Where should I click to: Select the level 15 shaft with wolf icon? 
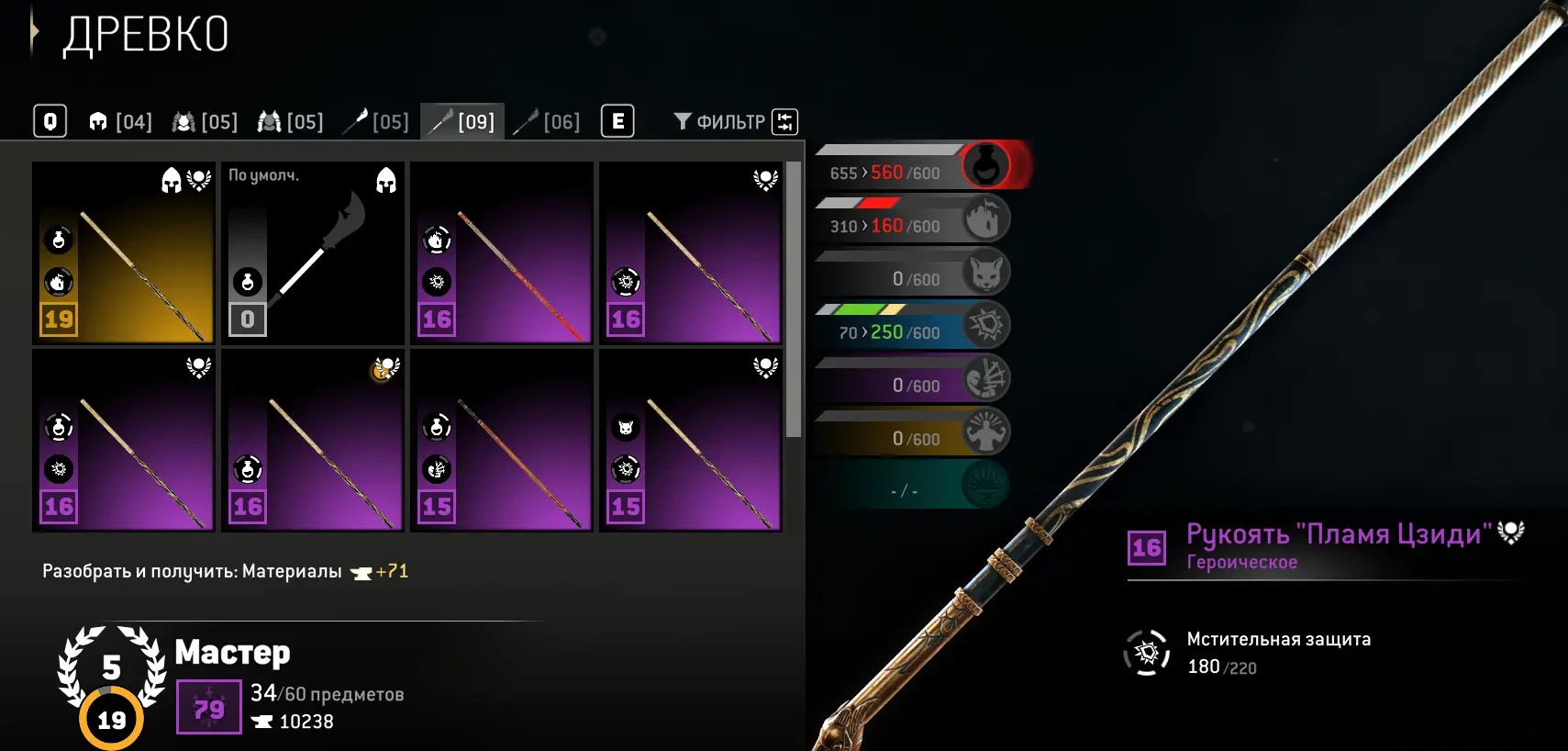(691, 441)
